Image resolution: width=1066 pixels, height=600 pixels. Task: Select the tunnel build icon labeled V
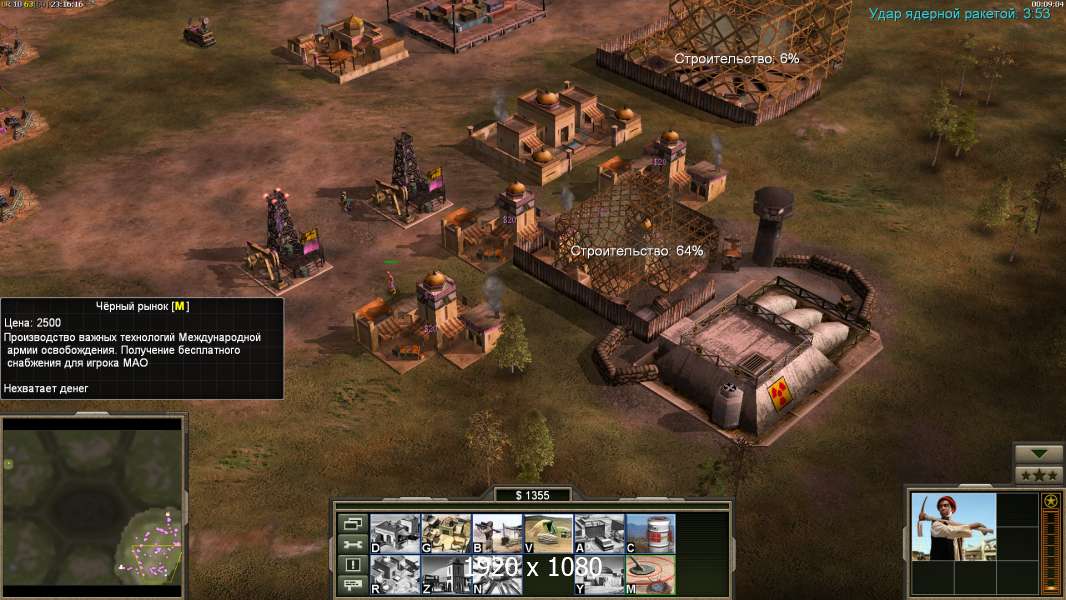point(548,533)
